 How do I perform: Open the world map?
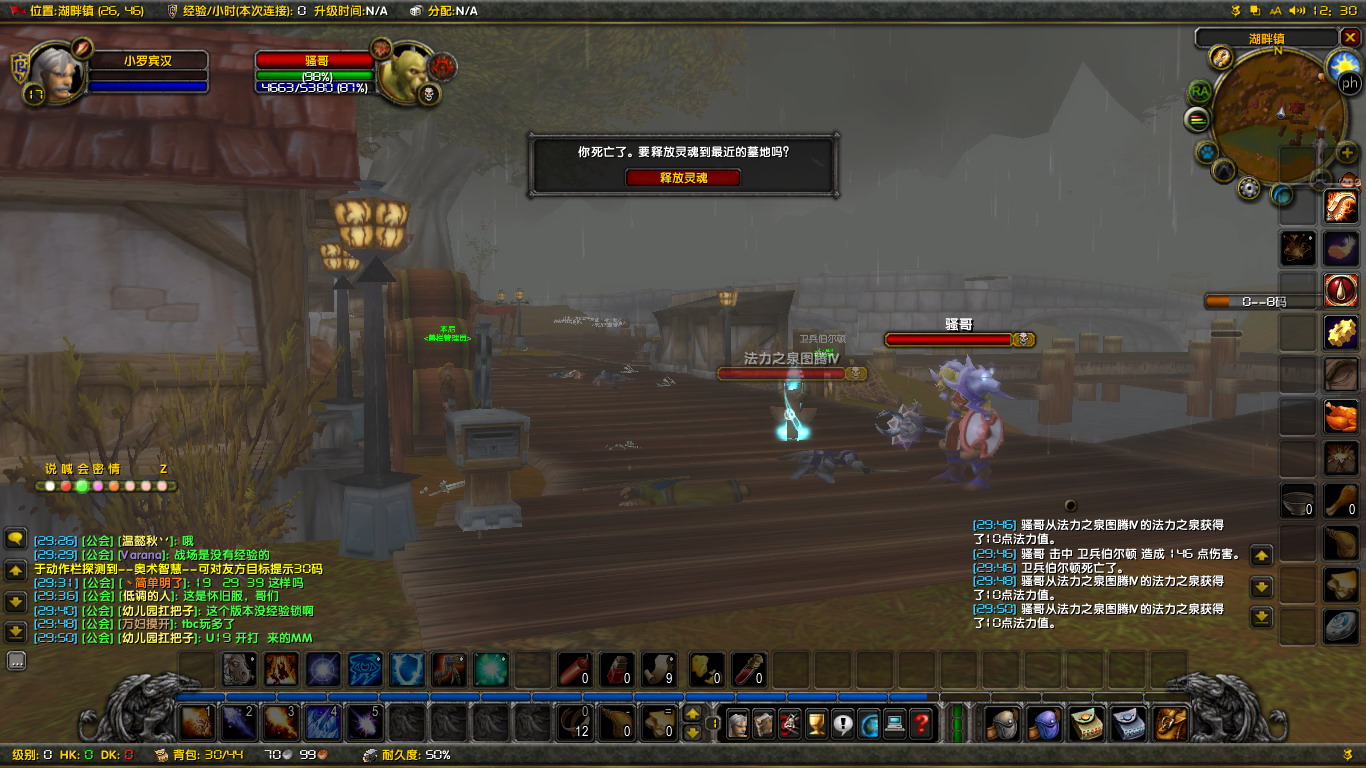[x=867, y=723]
